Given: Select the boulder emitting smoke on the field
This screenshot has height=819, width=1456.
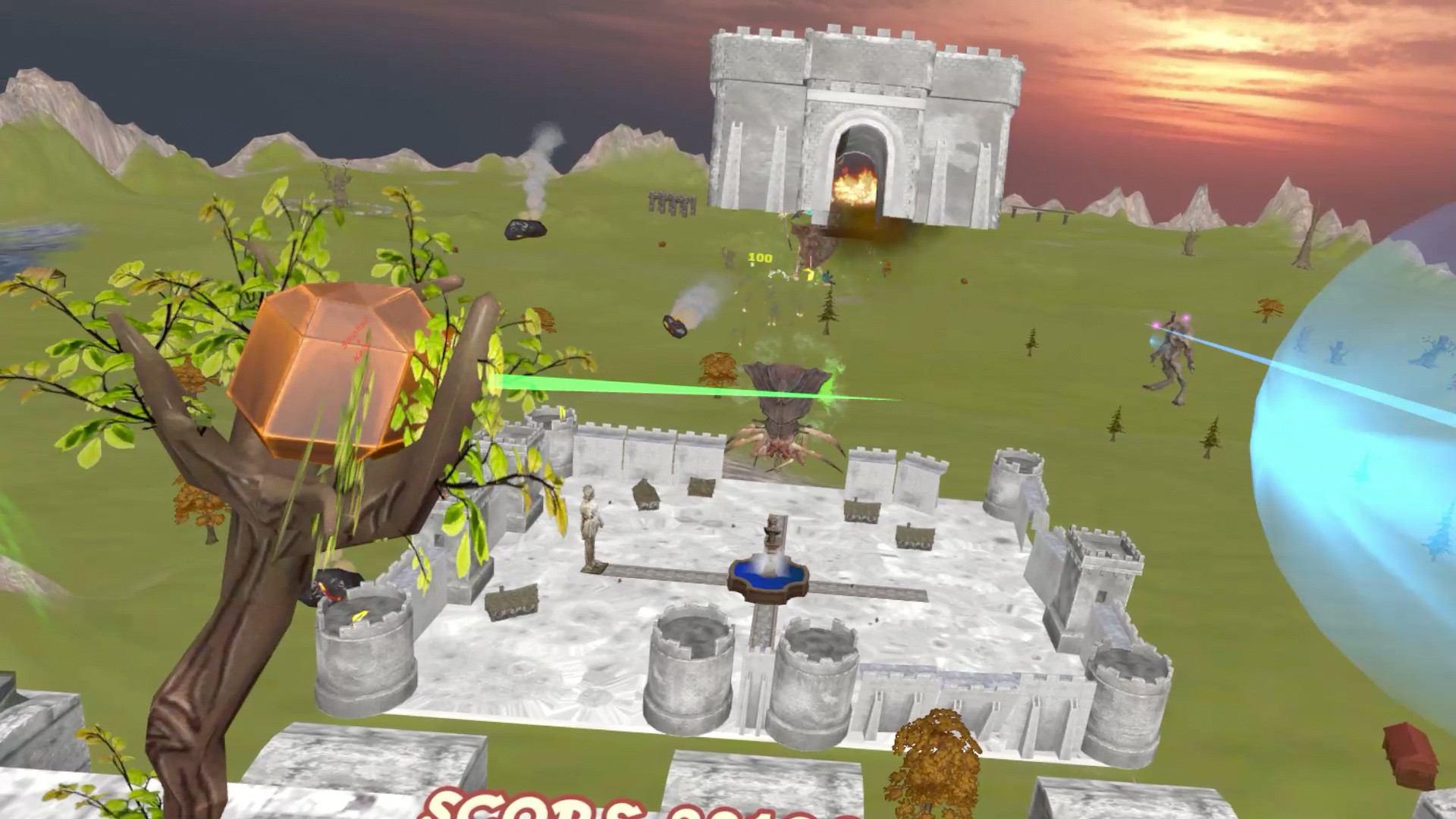Looking at the screenshot, I should point(525,227).
